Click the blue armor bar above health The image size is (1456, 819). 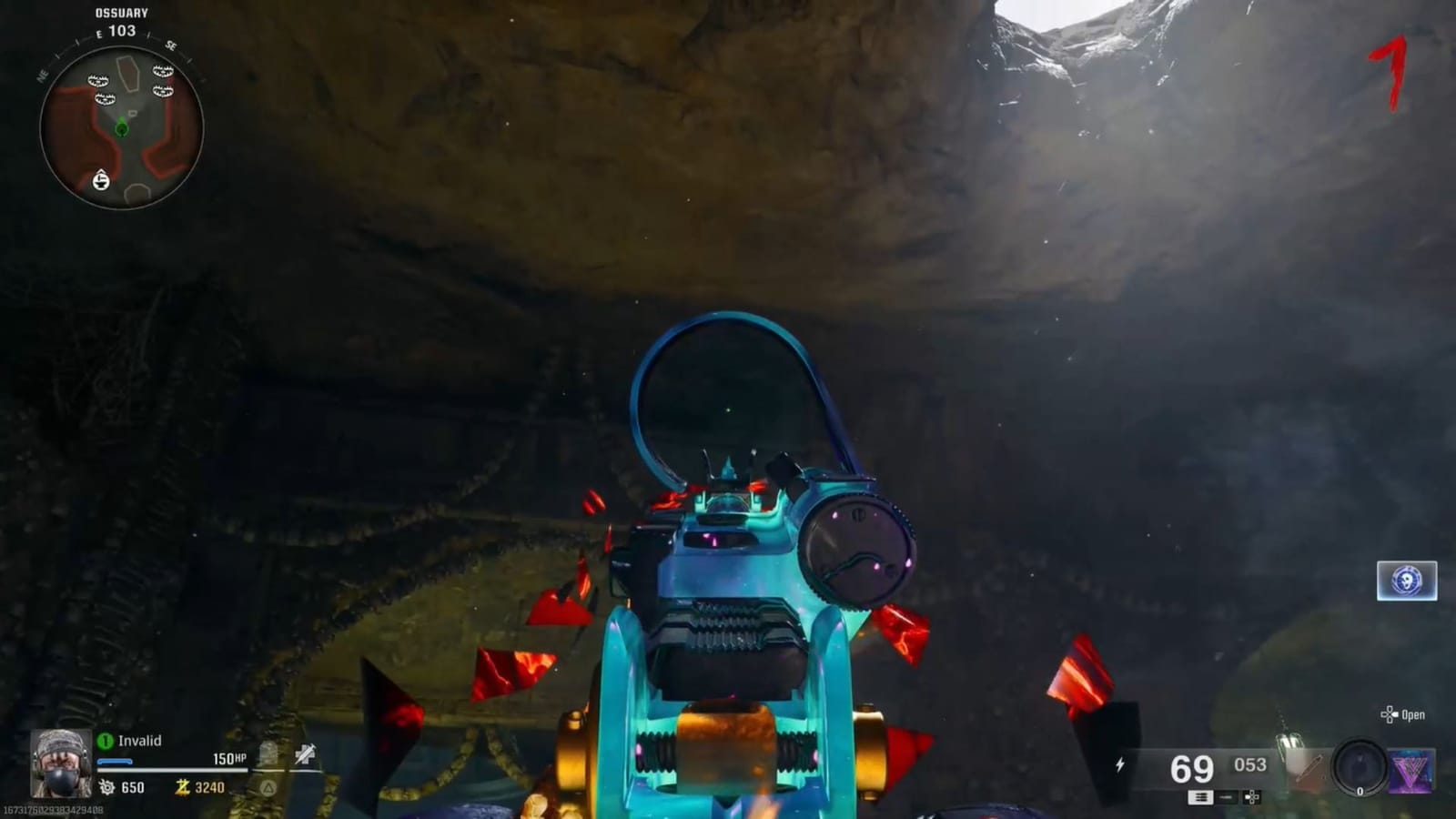point(115,761)
